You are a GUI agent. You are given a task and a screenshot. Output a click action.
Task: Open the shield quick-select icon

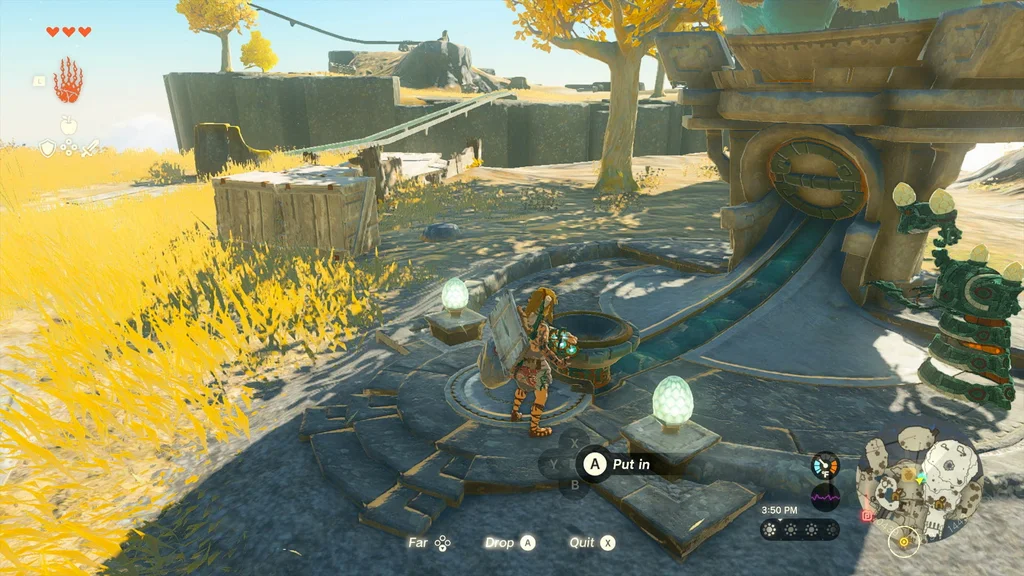click(47, 148)
